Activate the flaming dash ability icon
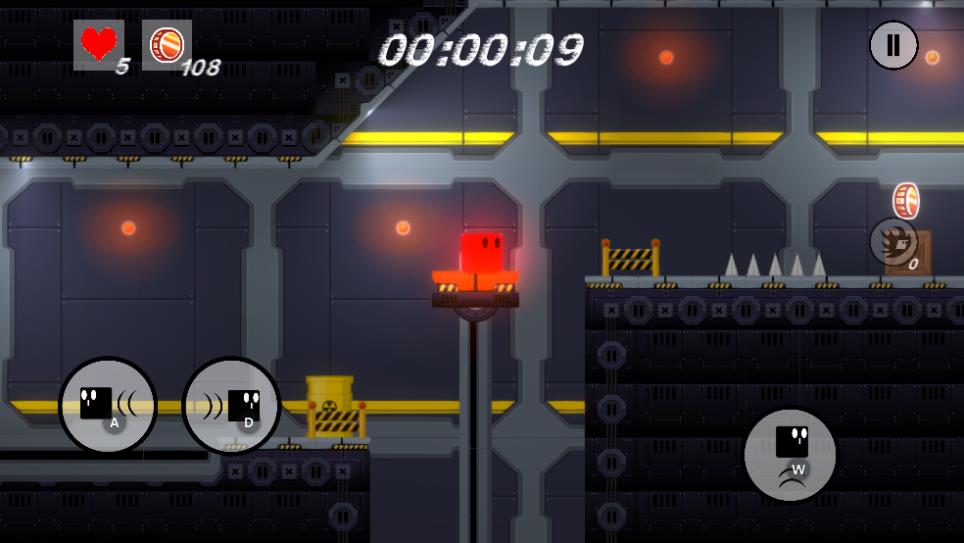This screenshot has width=964, height=543. tap(893, 241)
